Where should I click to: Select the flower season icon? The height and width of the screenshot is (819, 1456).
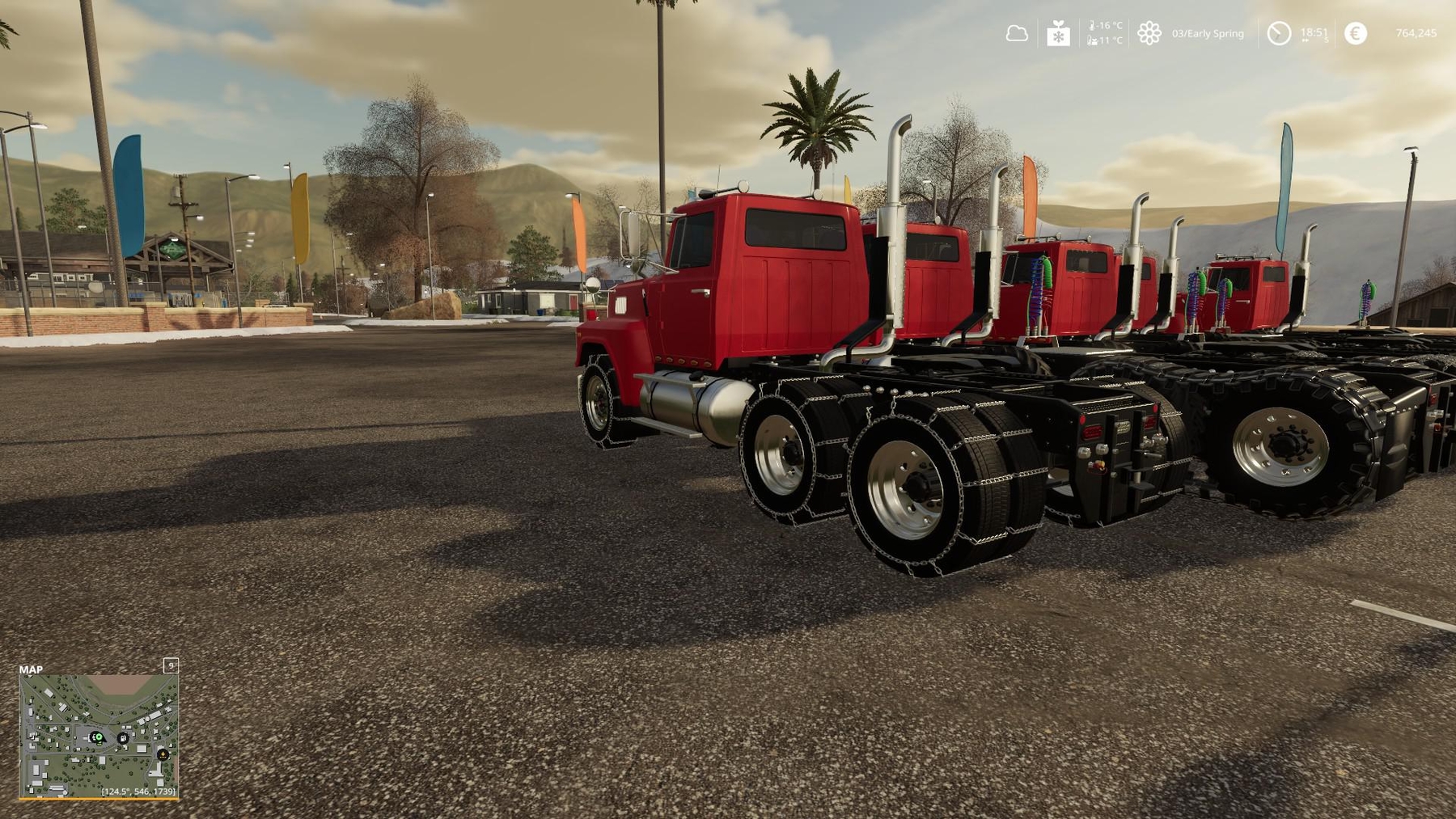(1149, 33)
